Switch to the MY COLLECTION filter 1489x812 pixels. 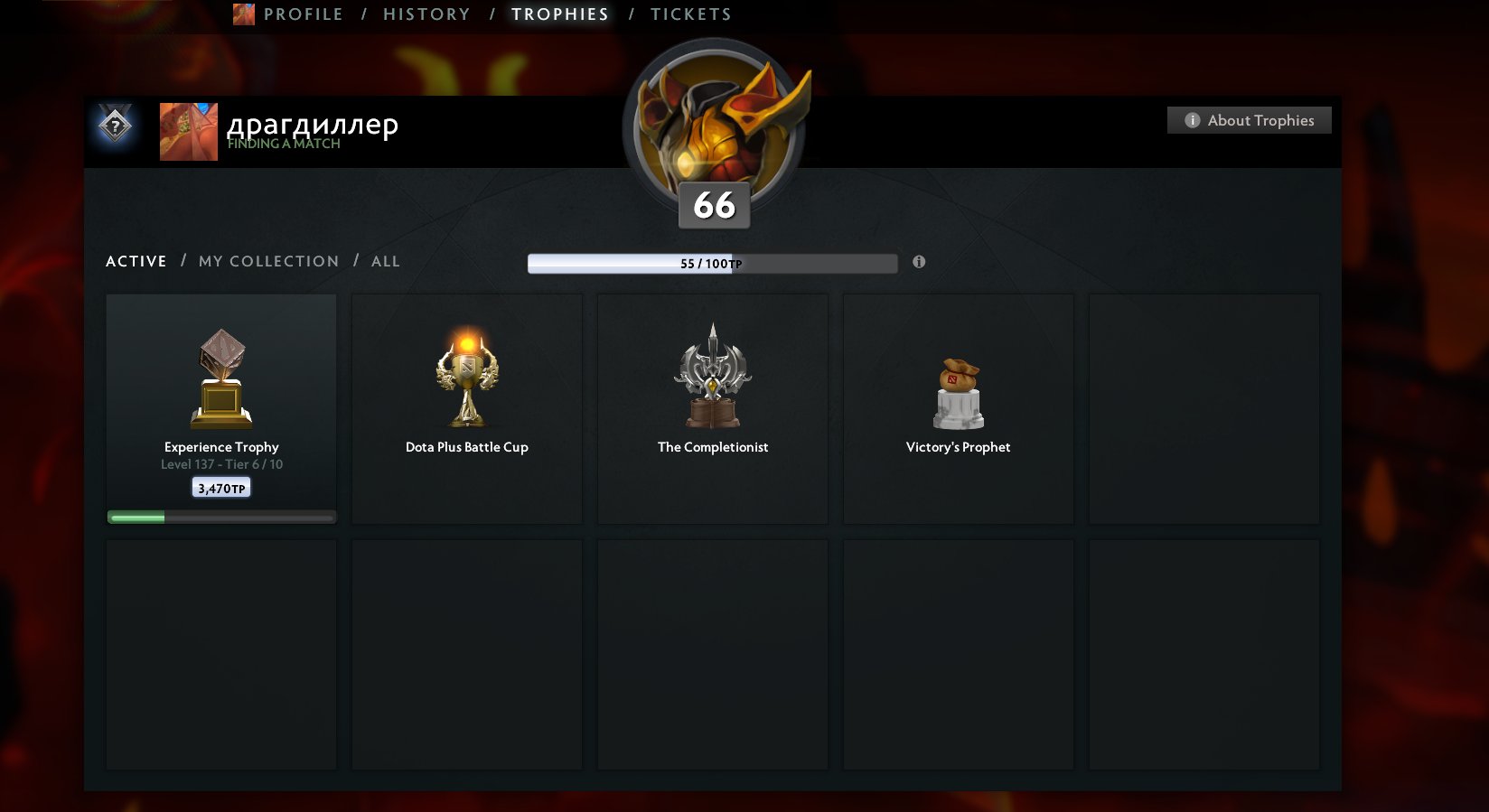coord(267,261)
